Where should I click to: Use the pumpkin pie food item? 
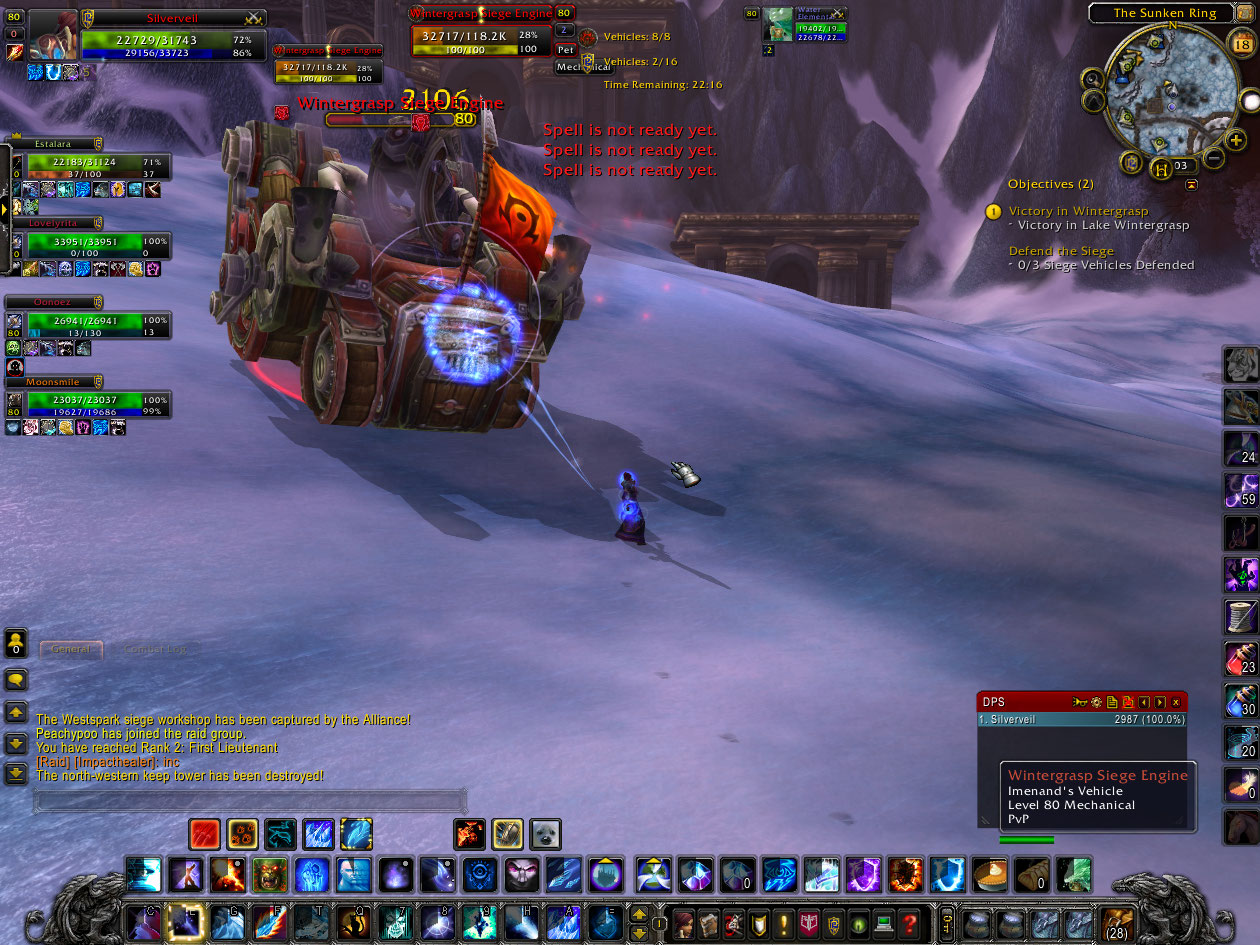[990, 874]
